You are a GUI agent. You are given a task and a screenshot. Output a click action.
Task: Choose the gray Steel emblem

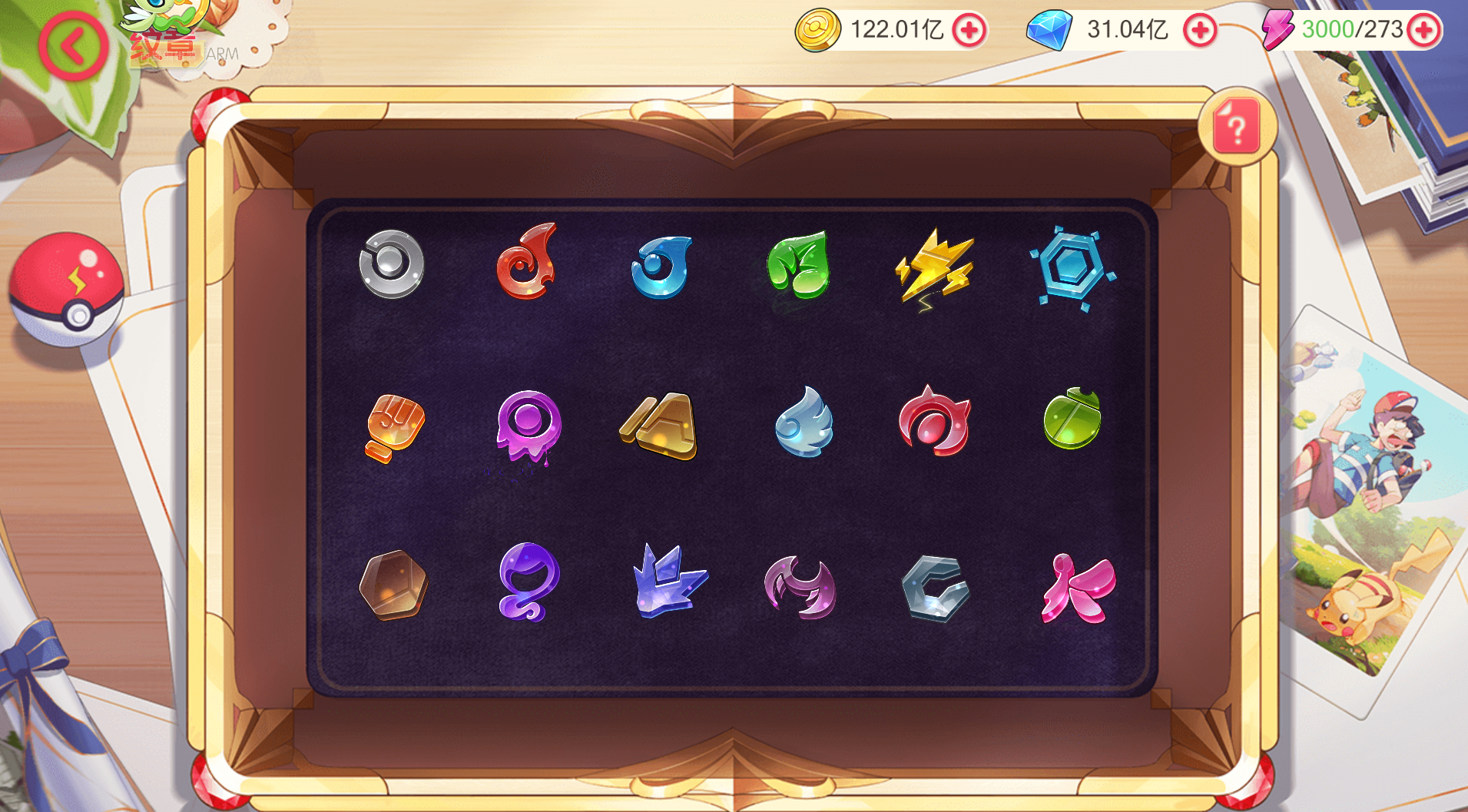[935, 588]
